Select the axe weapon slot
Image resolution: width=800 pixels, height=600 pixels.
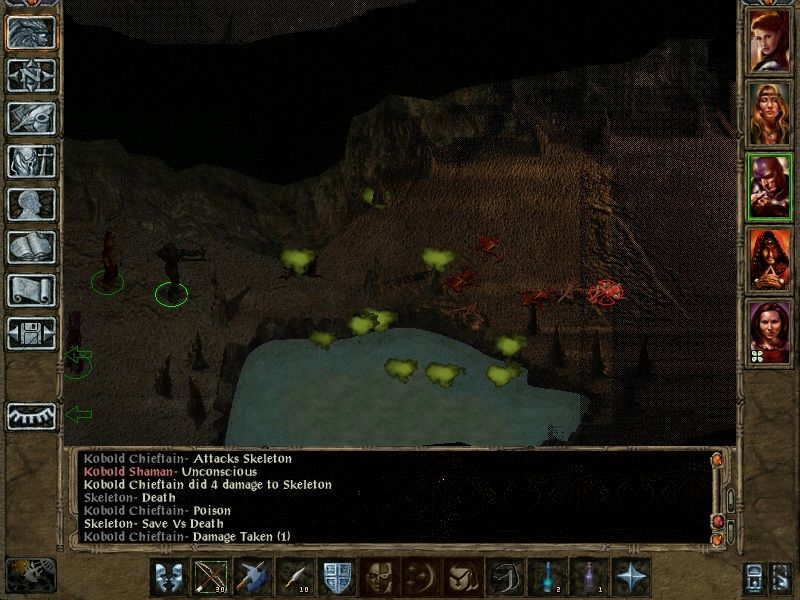tap(251, 578)
